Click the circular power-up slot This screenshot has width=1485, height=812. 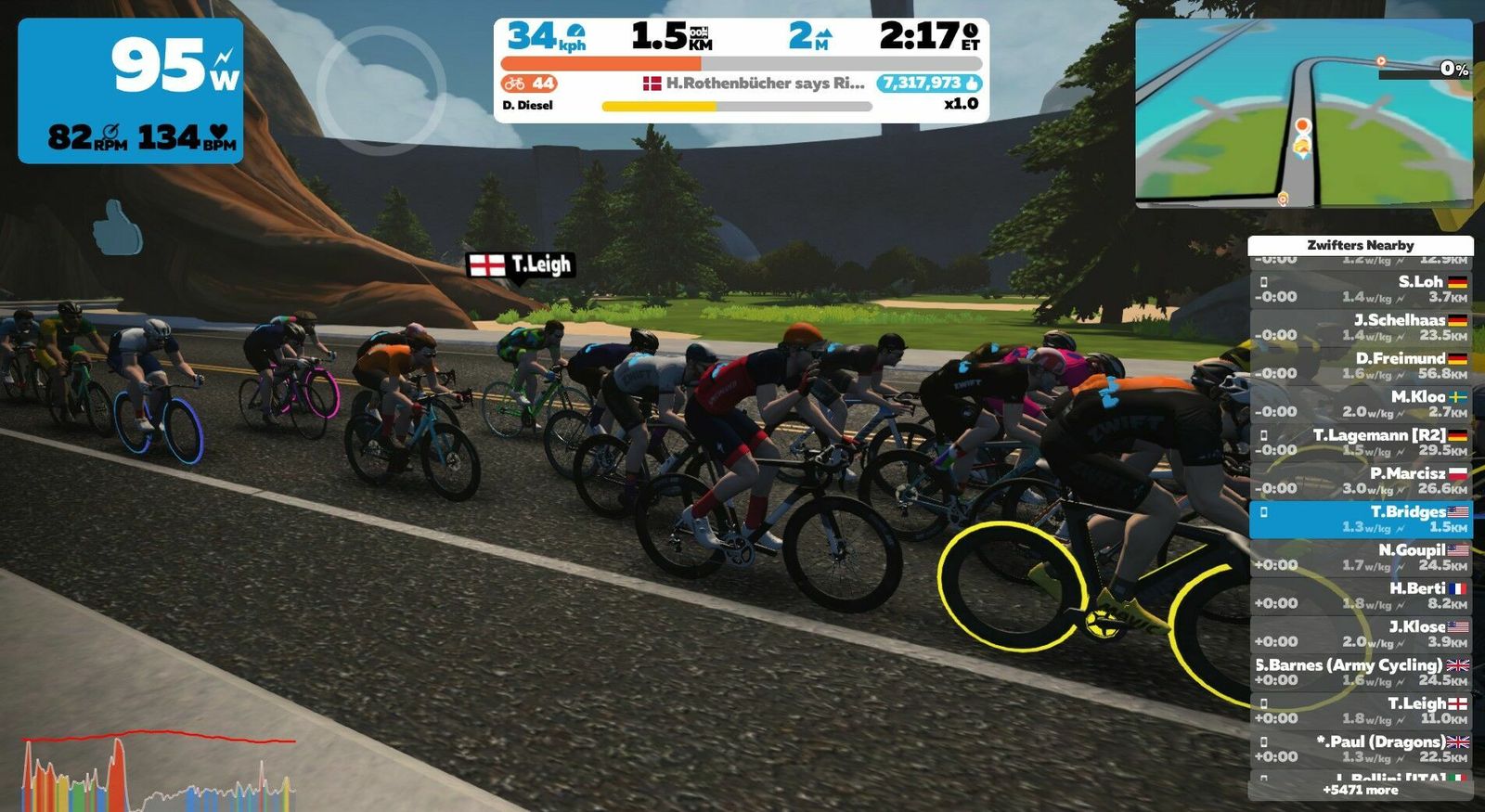click(381, 89)
